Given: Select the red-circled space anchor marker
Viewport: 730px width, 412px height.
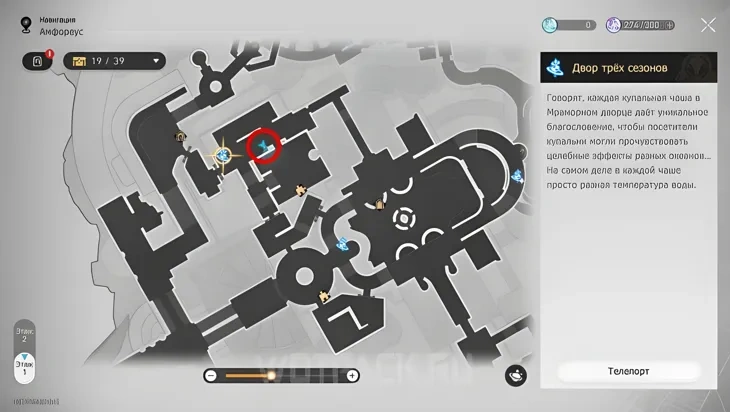Looking at the screenshot, I should click(x=265, y=148).
